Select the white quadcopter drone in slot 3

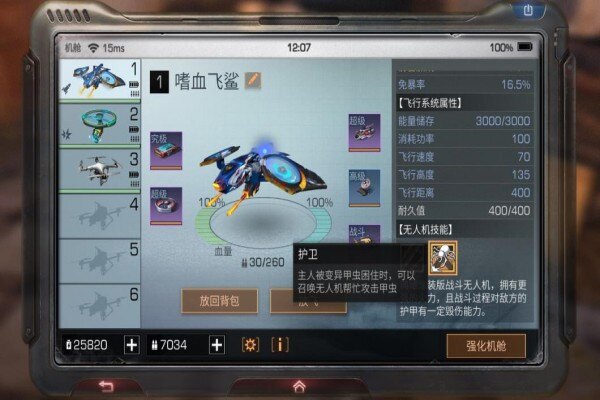point(97,168)
